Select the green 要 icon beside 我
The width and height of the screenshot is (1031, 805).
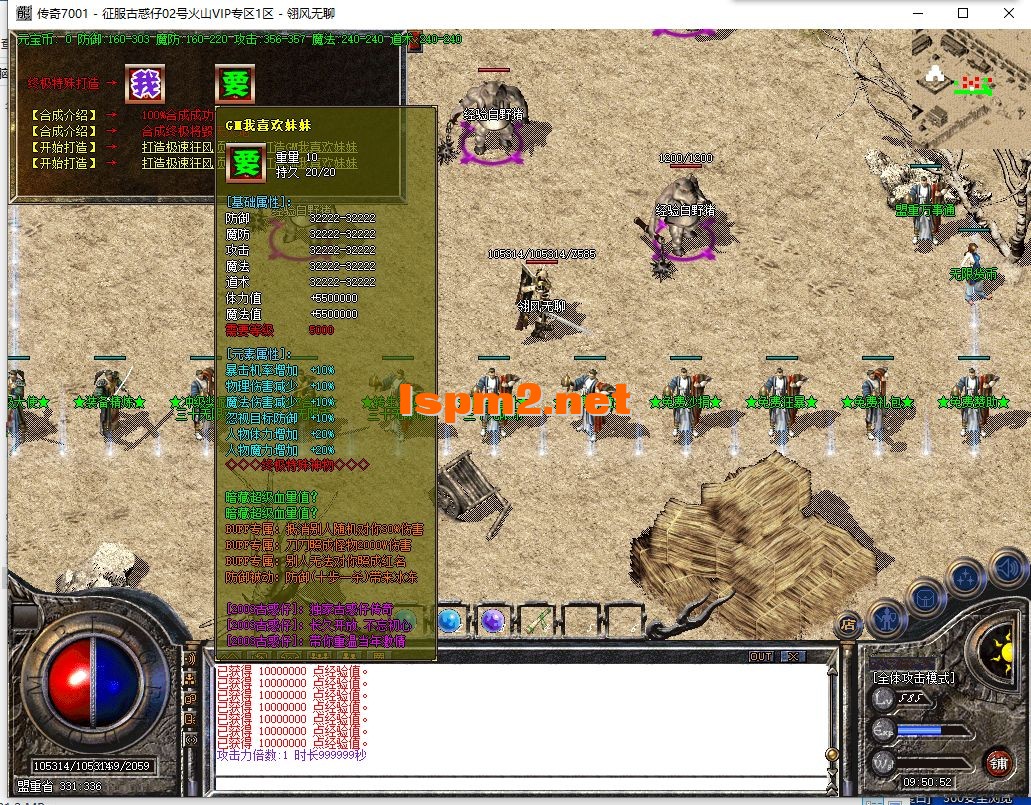coord(235,84)
